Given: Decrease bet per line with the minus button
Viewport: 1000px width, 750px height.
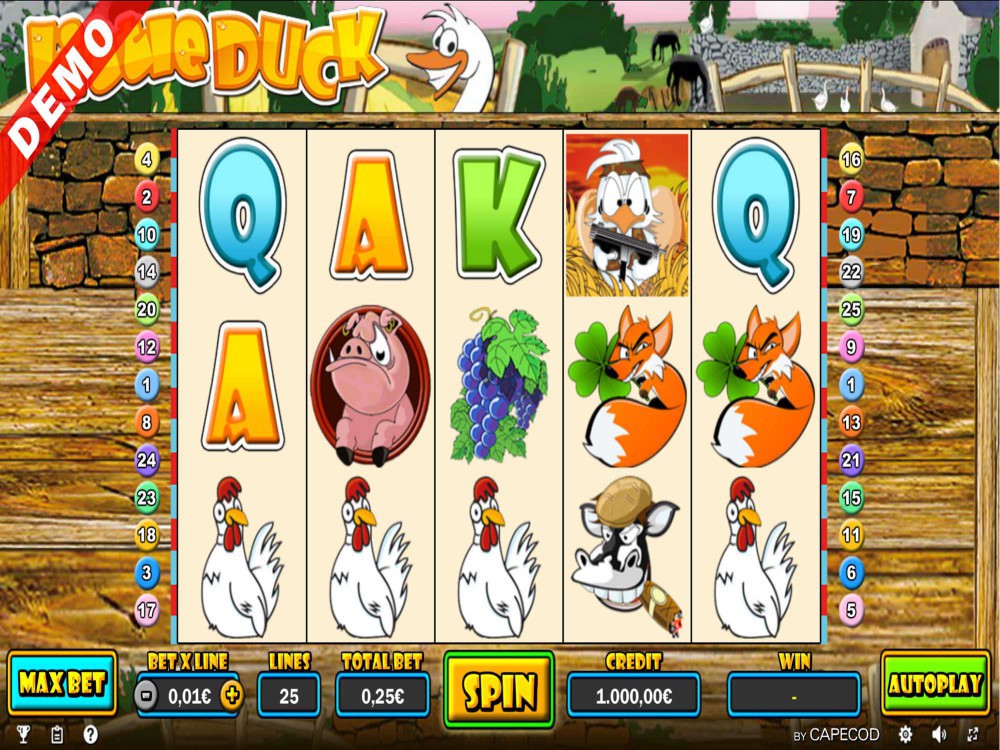Looking at the screenshot, I should click(147, 695).
